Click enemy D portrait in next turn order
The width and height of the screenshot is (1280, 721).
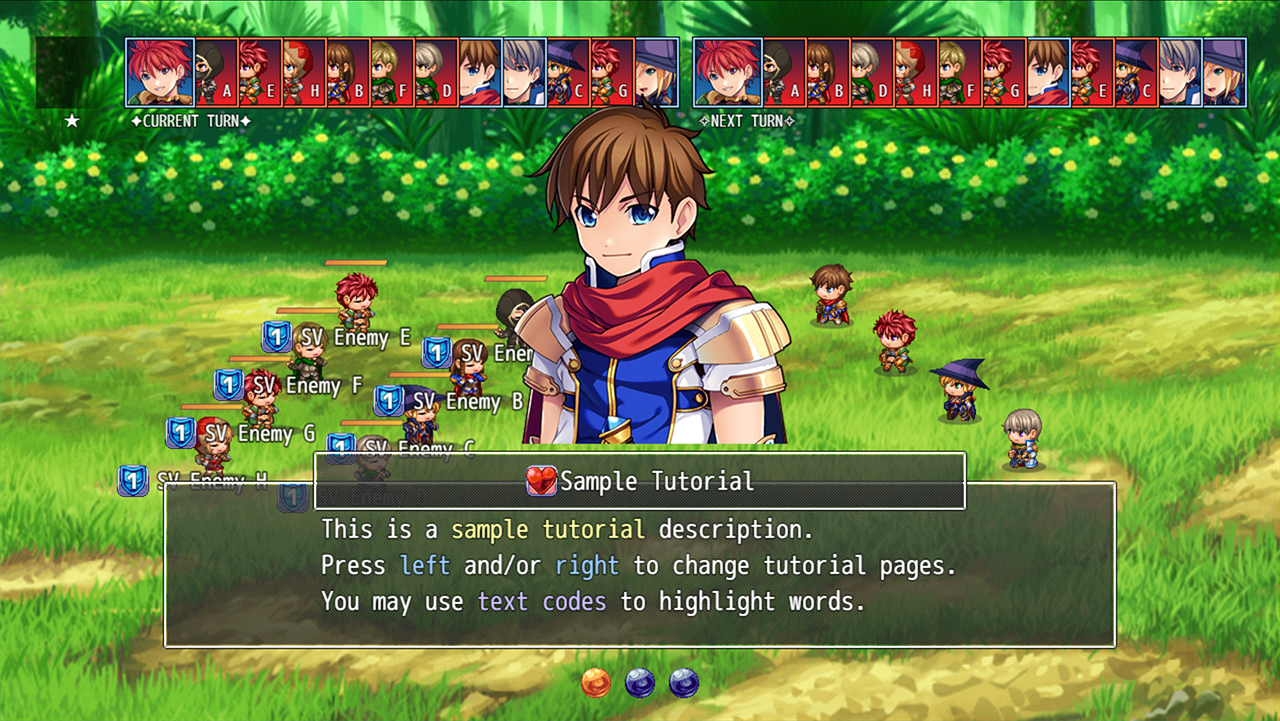(872, 72)
